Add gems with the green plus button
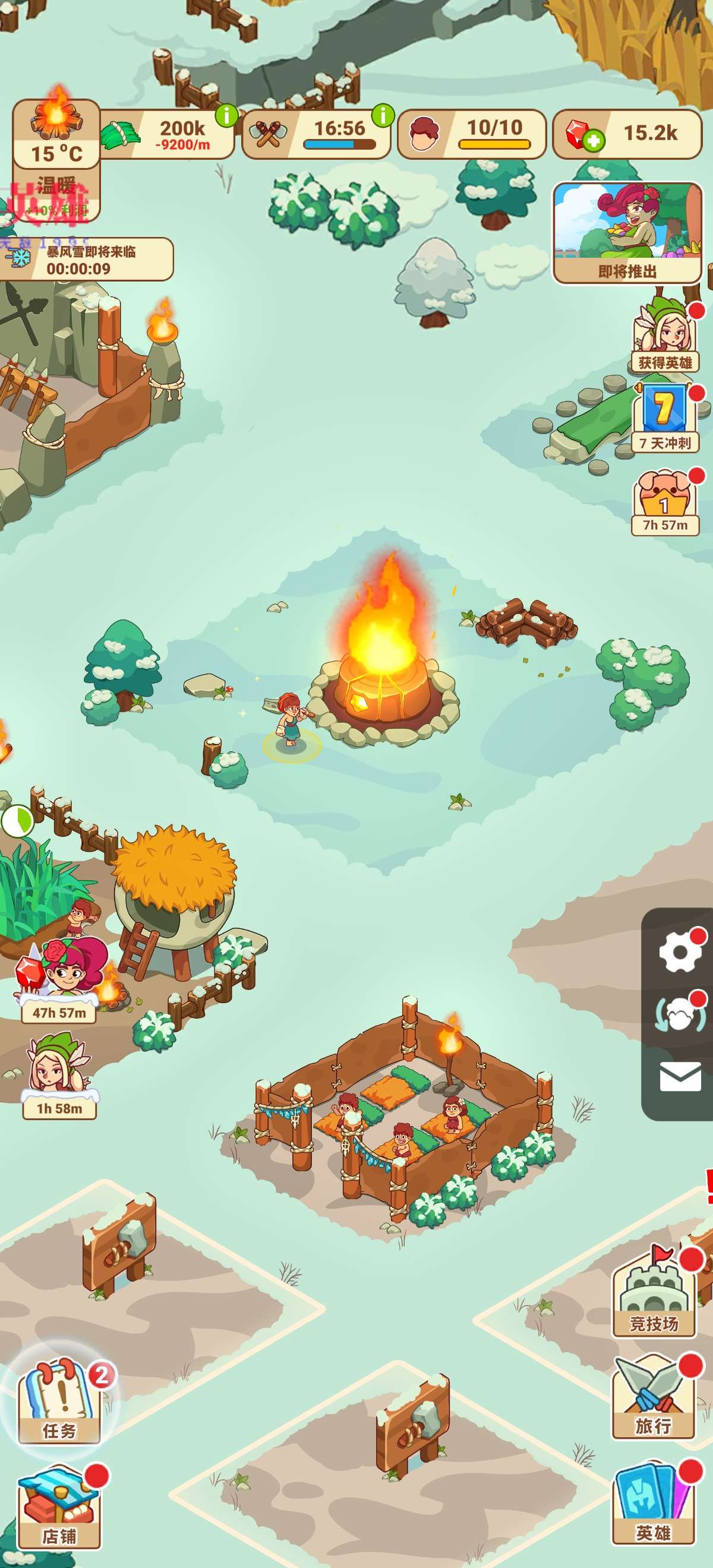 coord(593,141)
